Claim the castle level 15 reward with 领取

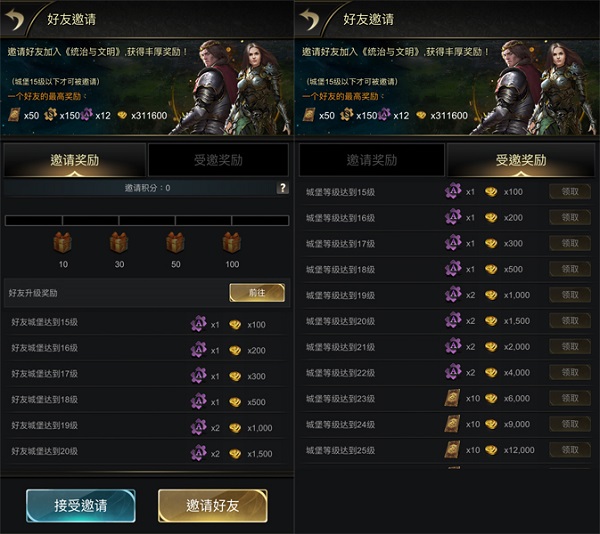pos(570,191)
